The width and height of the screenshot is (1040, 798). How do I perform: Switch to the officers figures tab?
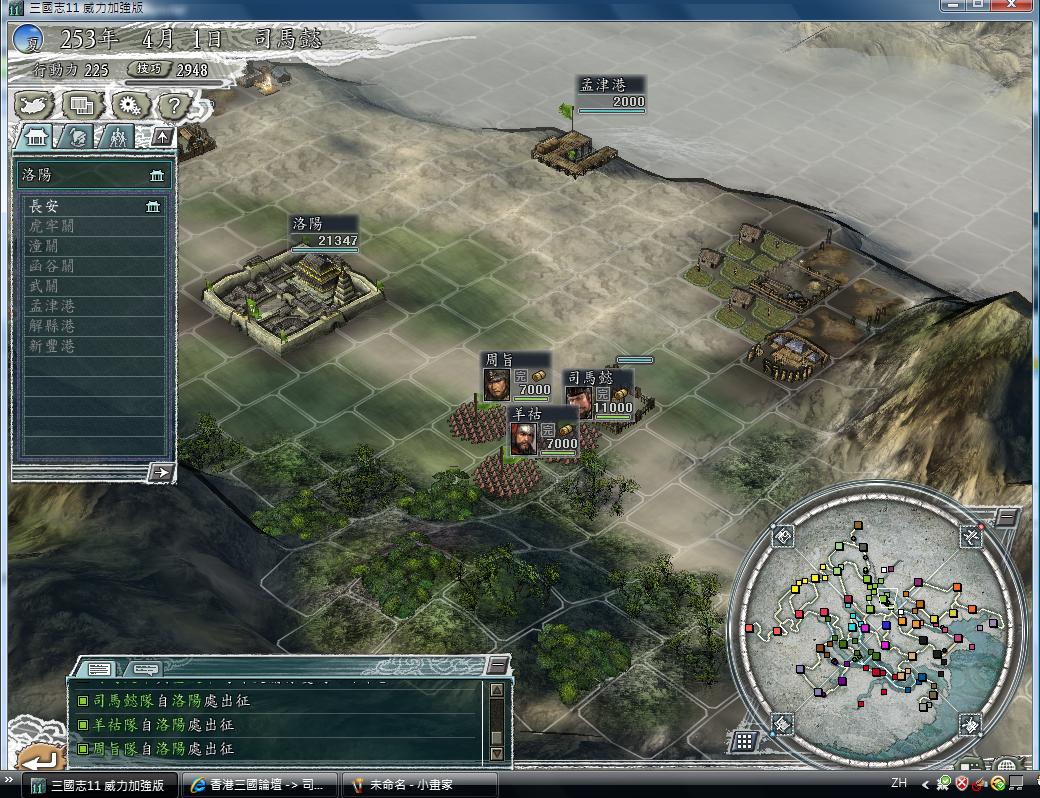[117, 137]
